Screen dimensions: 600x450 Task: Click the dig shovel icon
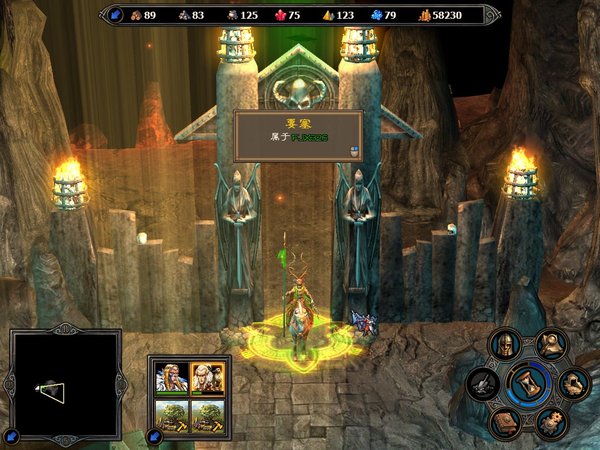coord(484,384)
